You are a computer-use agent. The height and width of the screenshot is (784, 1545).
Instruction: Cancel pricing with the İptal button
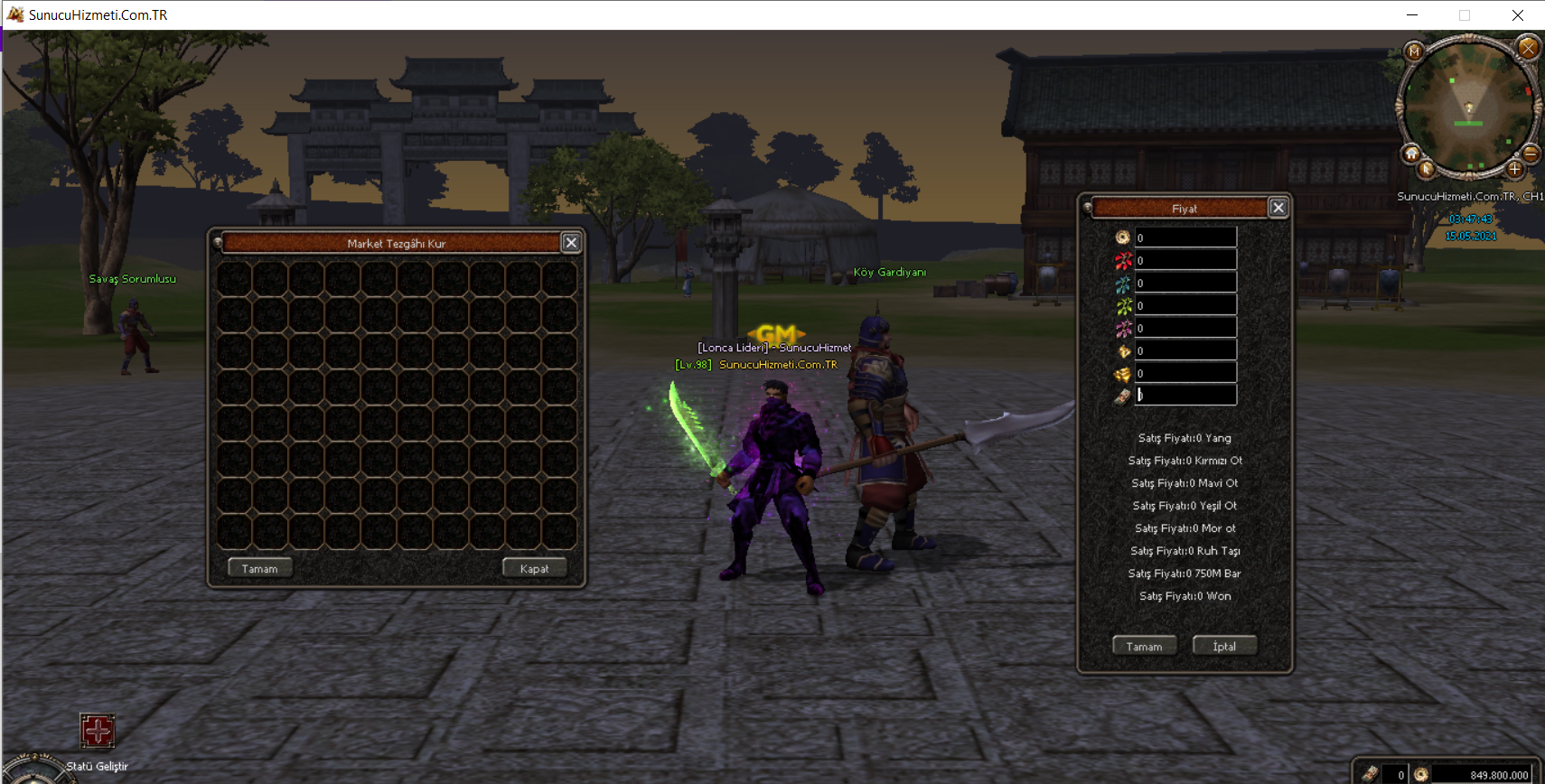(x=1224, y=646)
